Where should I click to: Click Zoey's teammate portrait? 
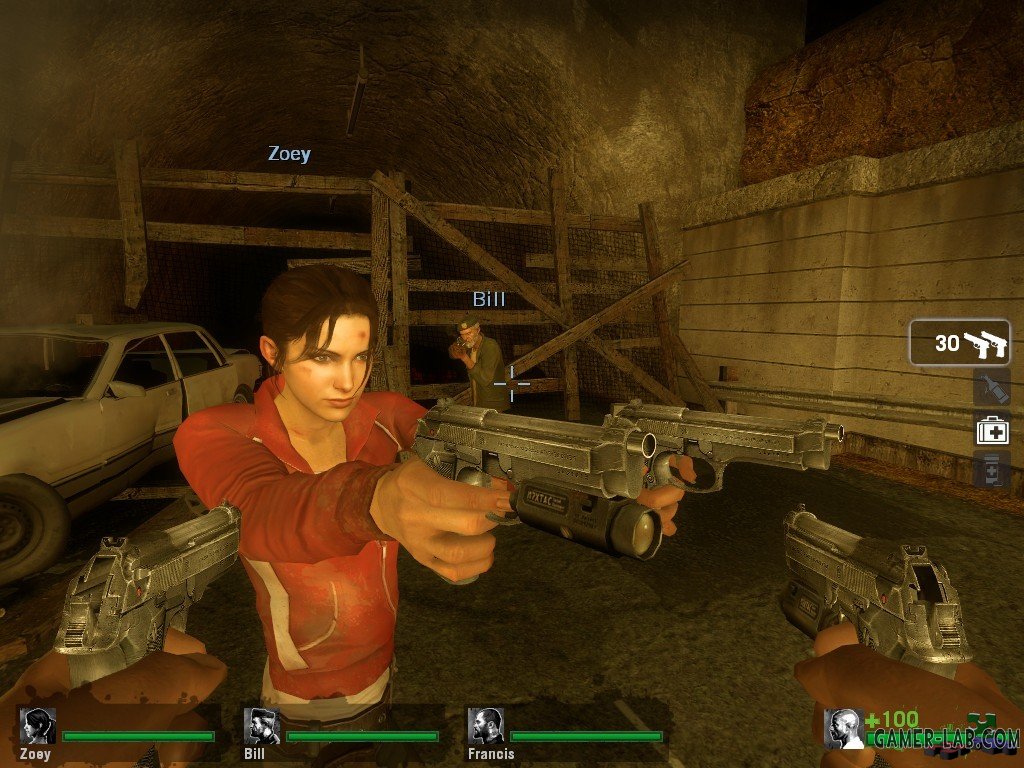pyautogui.click(x=38, y=726)
